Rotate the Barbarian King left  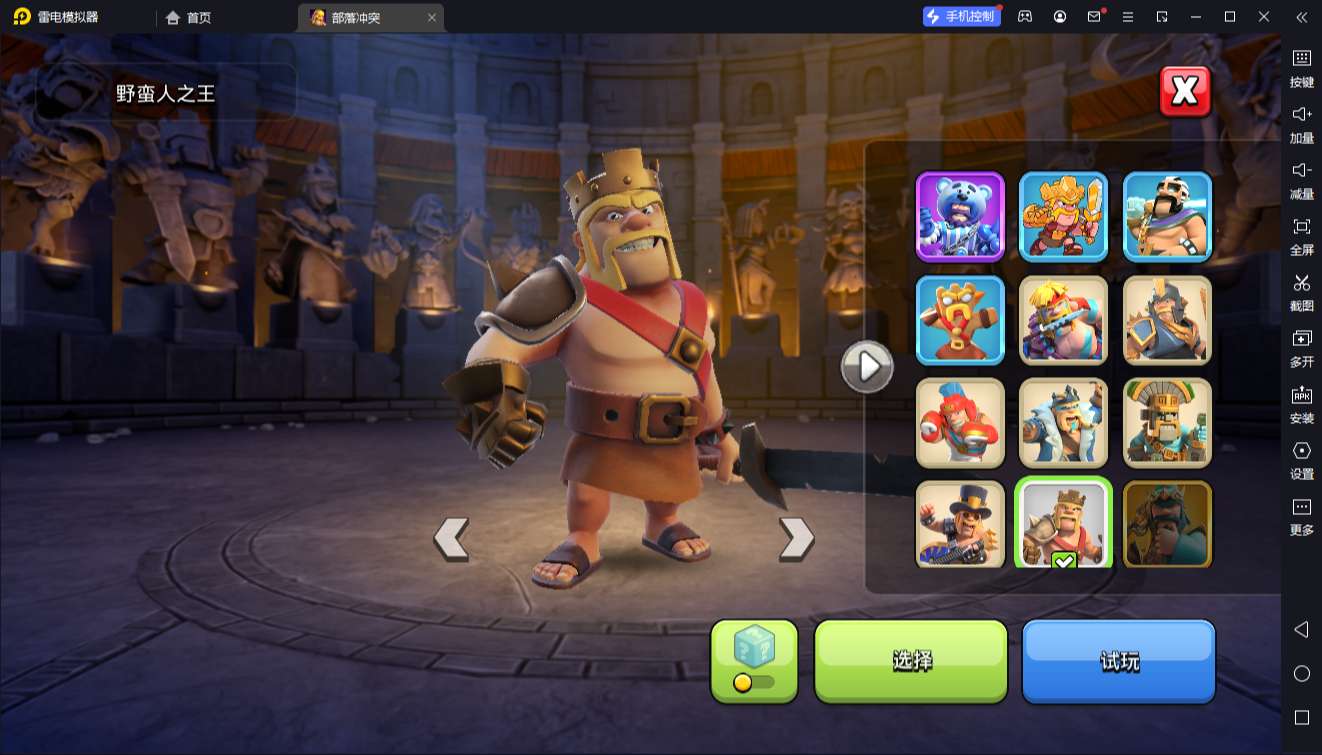(x=451, y=539)
